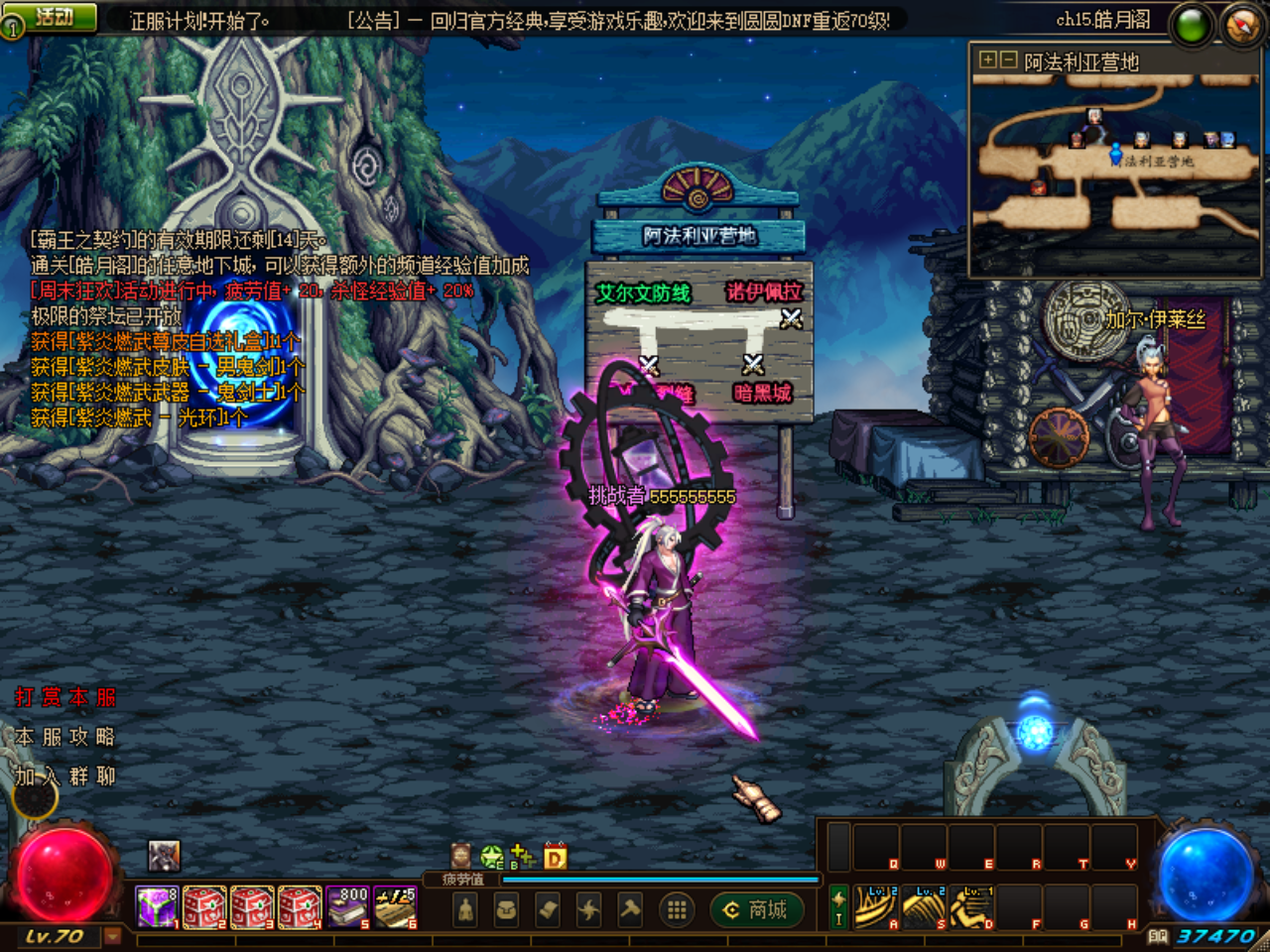Open the character info panel icon

(465, 909)
